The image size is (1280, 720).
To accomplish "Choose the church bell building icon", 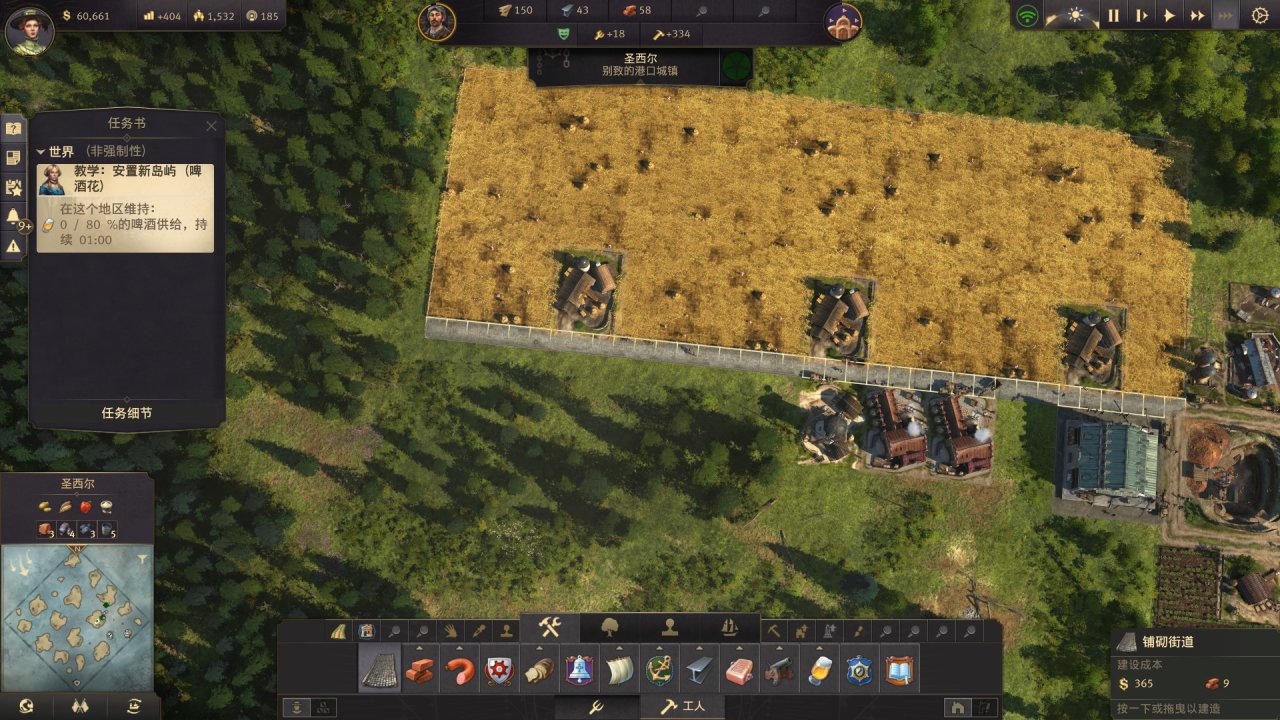I will [579, 670].
